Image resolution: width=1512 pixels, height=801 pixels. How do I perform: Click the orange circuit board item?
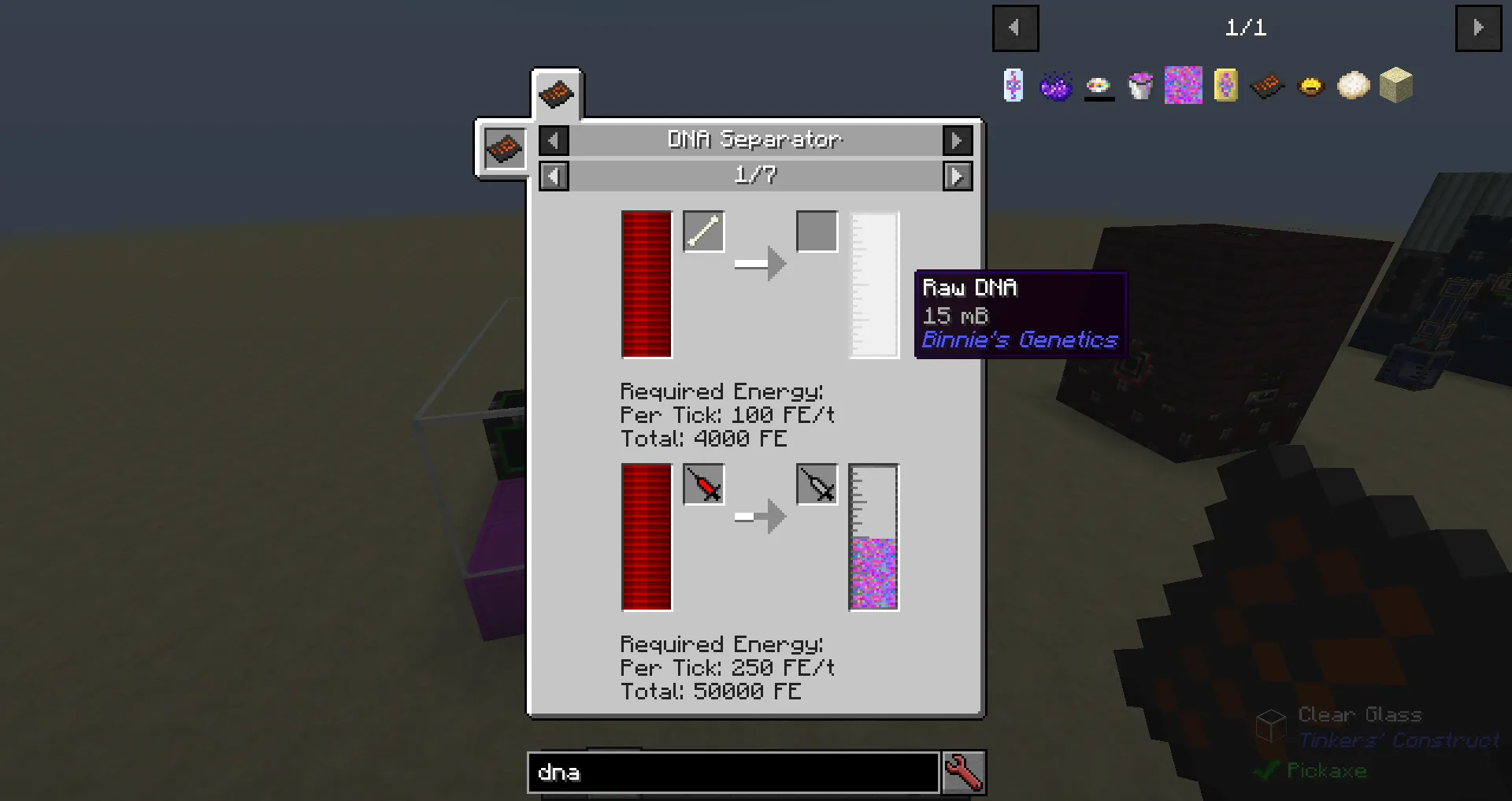pos(1268,85)
